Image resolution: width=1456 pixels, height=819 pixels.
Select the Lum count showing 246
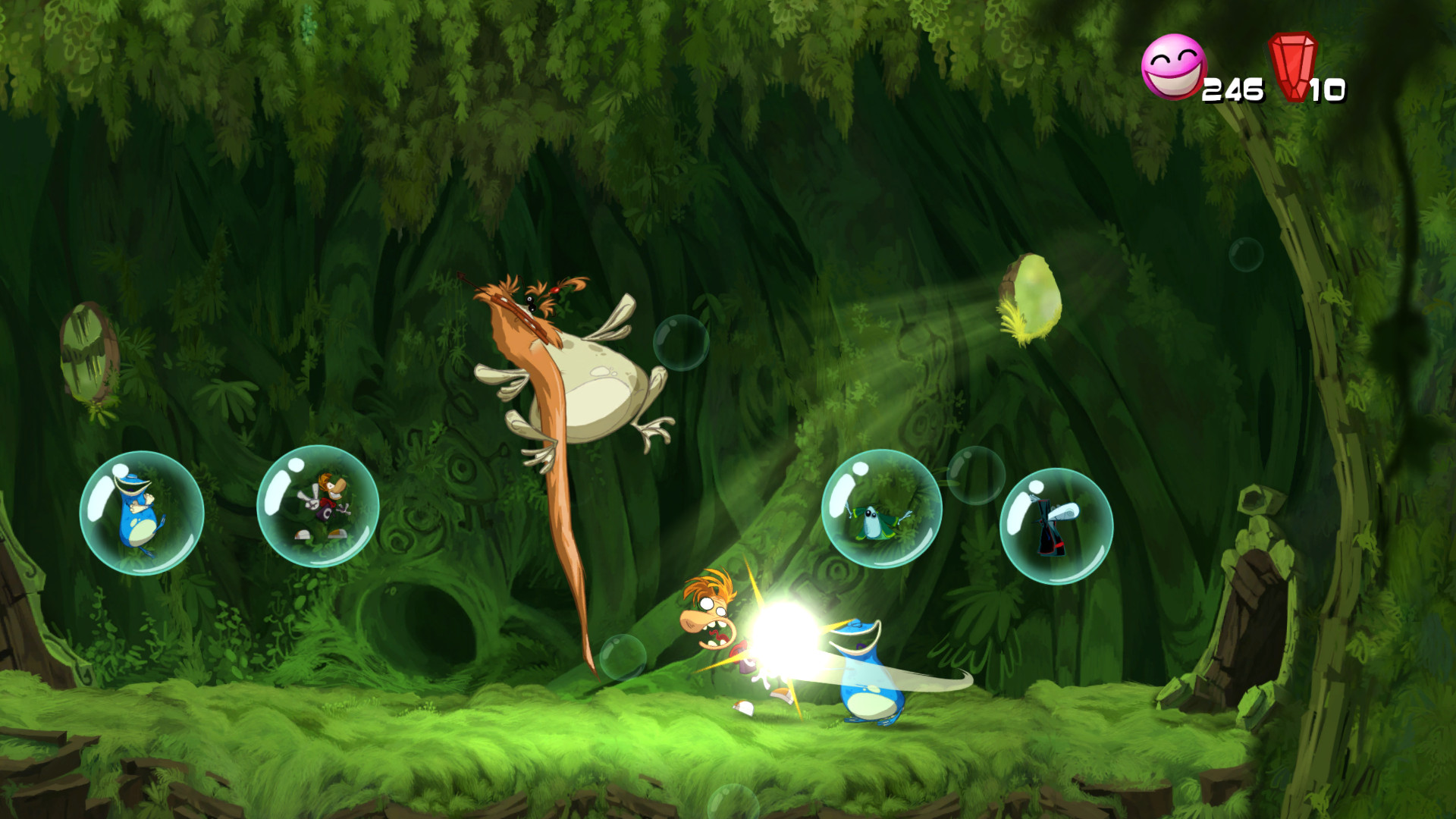click(x=1232, y=89)
